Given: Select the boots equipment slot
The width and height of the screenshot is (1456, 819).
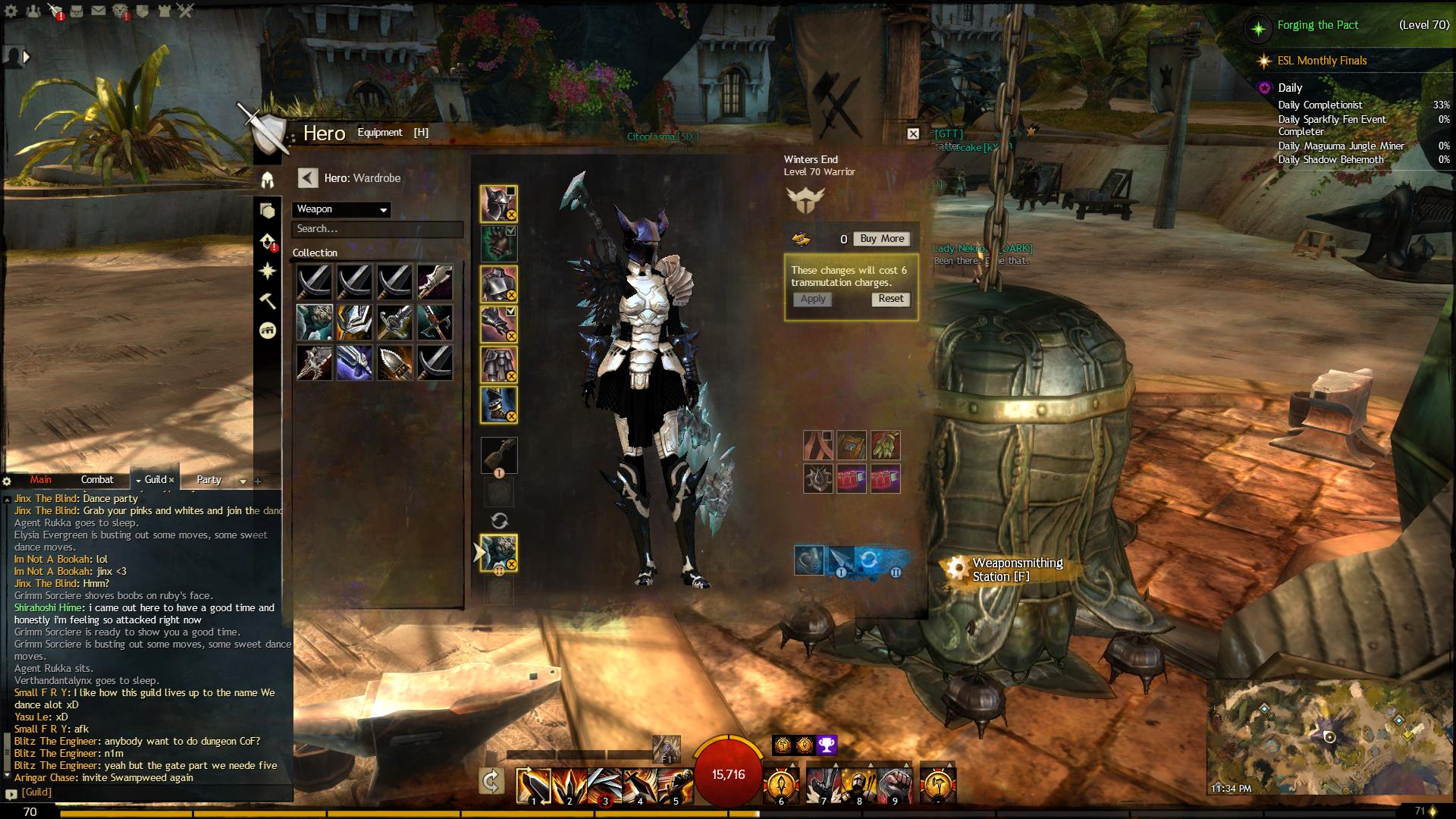Looking at the screenshot, I should pos(498,405).
